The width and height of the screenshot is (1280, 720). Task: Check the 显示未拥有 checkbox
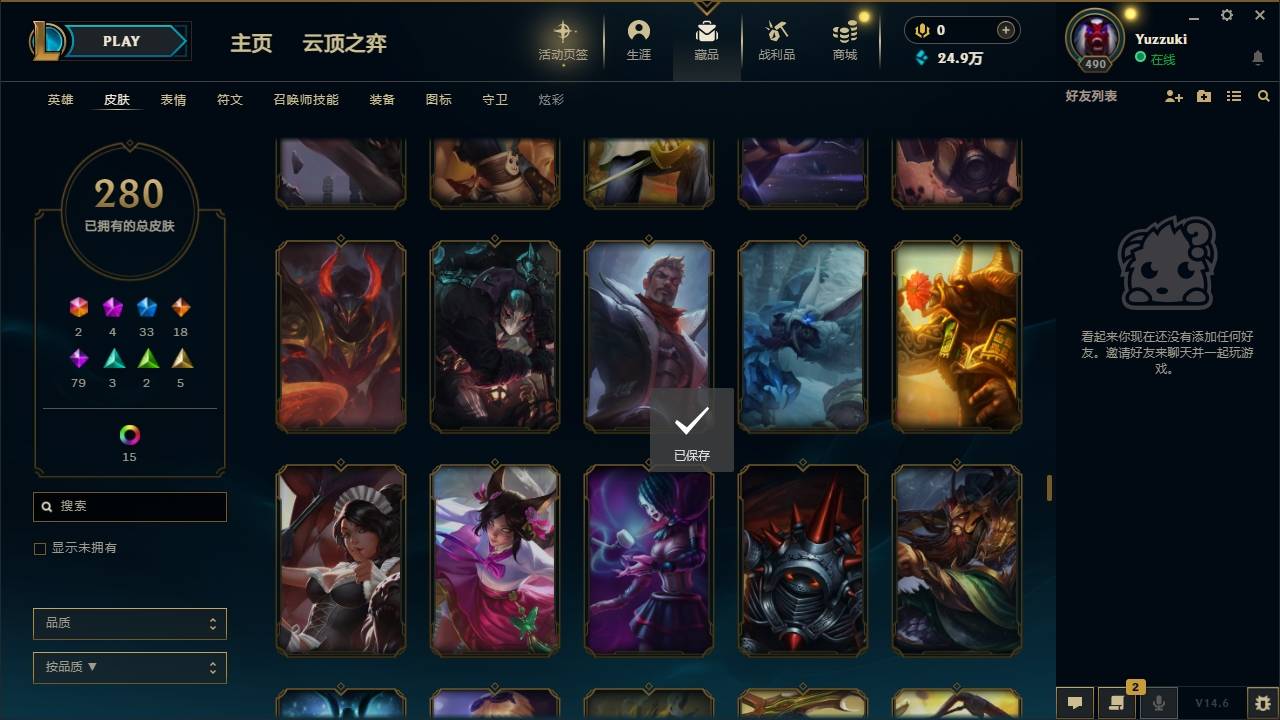(39, 548)
